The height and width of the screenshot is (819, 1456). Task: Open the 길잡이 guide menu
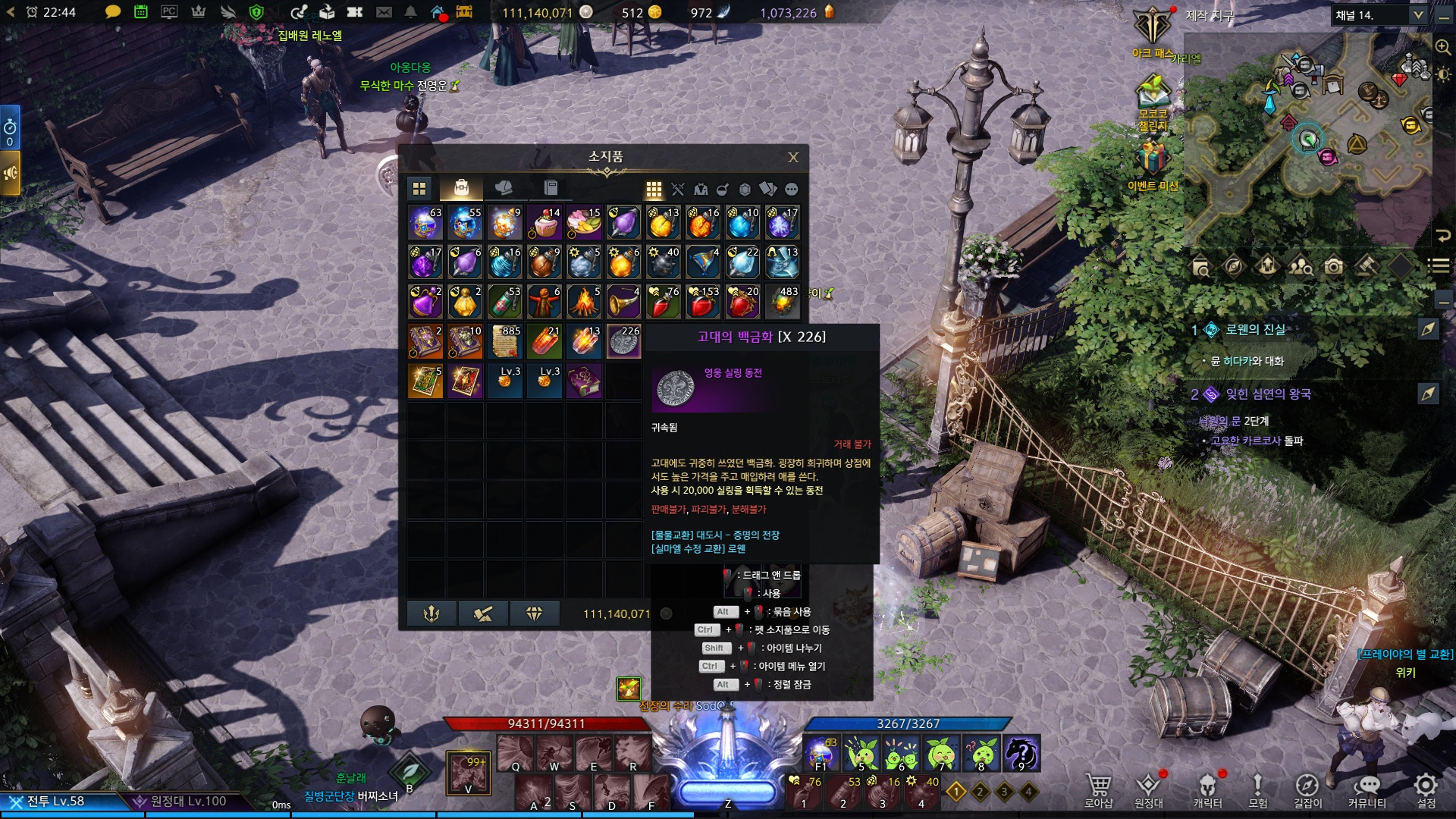(x=1307, y=790)
